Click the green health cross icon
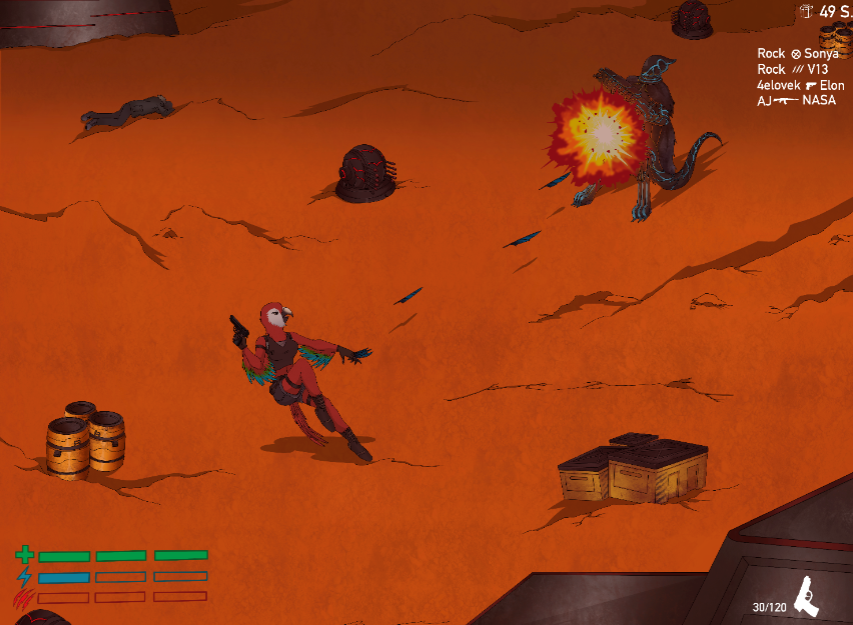 point(25,555)
